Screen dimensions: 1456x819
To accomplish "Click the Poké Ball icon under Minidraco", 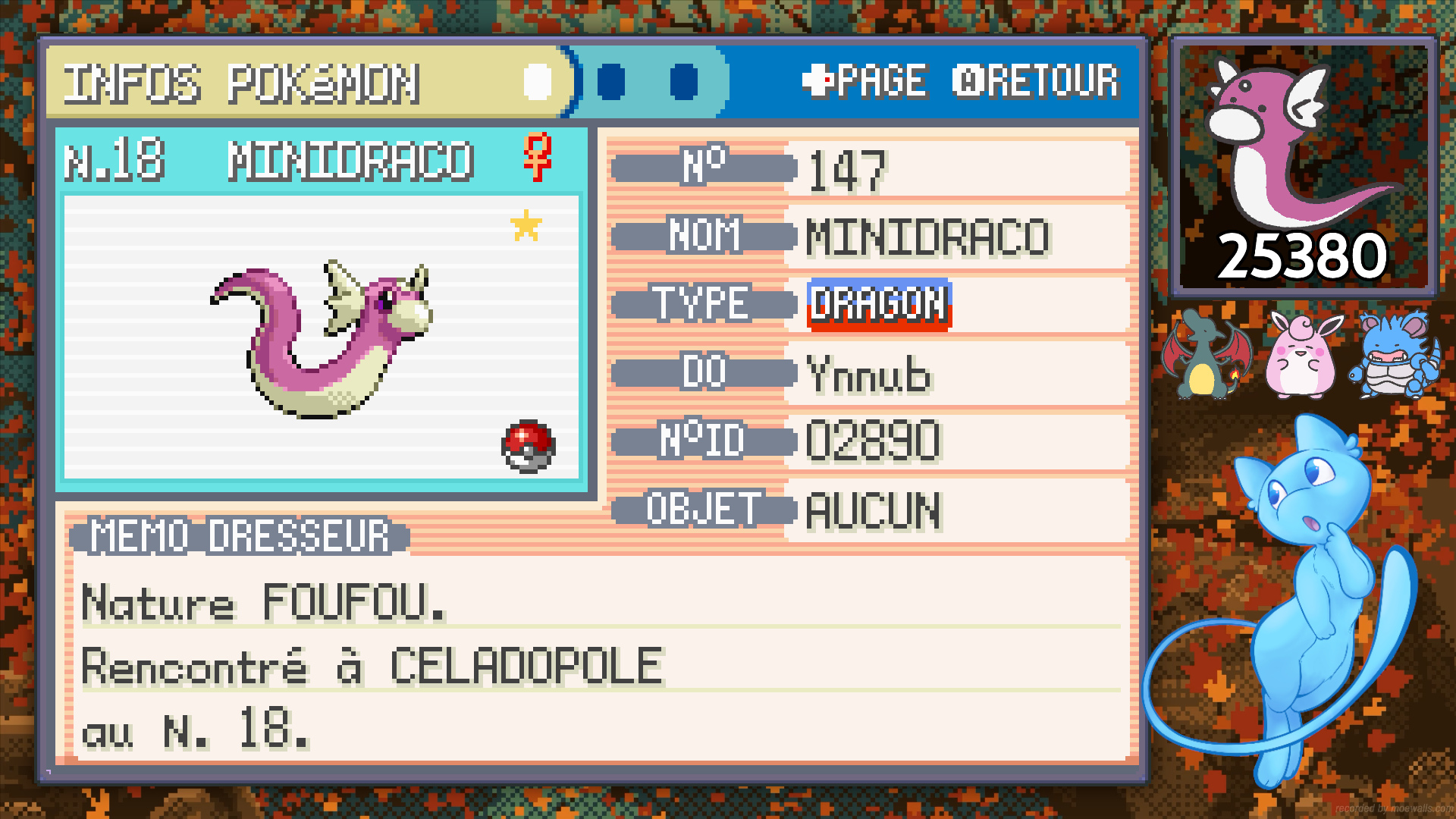I will [x=529, y=447].
